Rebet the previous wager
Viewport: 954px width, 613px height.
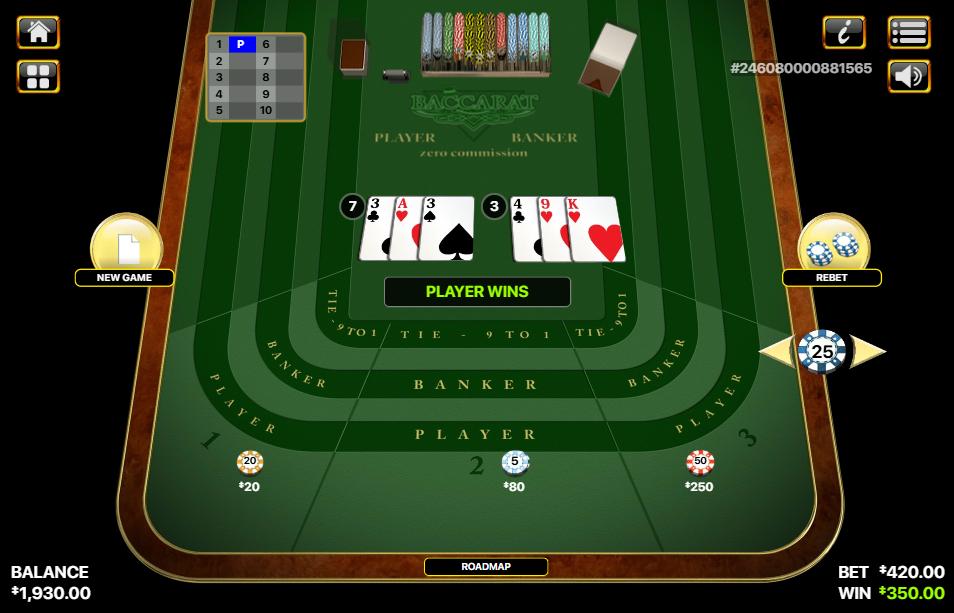pyautogui.click(x=832, y=250)
